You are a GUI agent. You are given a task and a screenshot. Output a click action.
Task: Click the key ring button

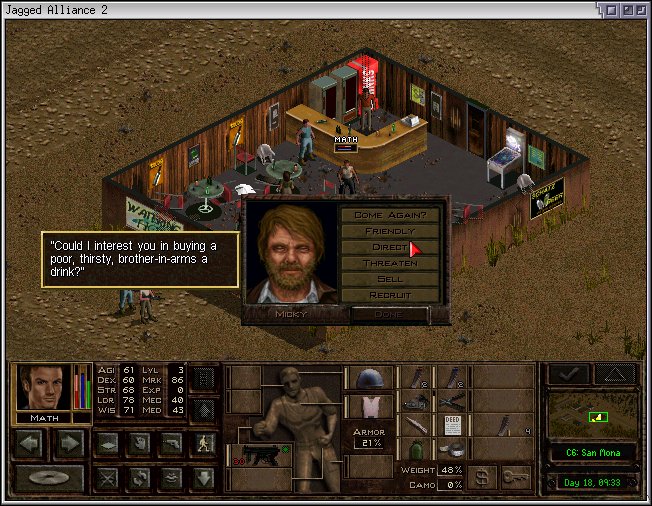(516, 477)
